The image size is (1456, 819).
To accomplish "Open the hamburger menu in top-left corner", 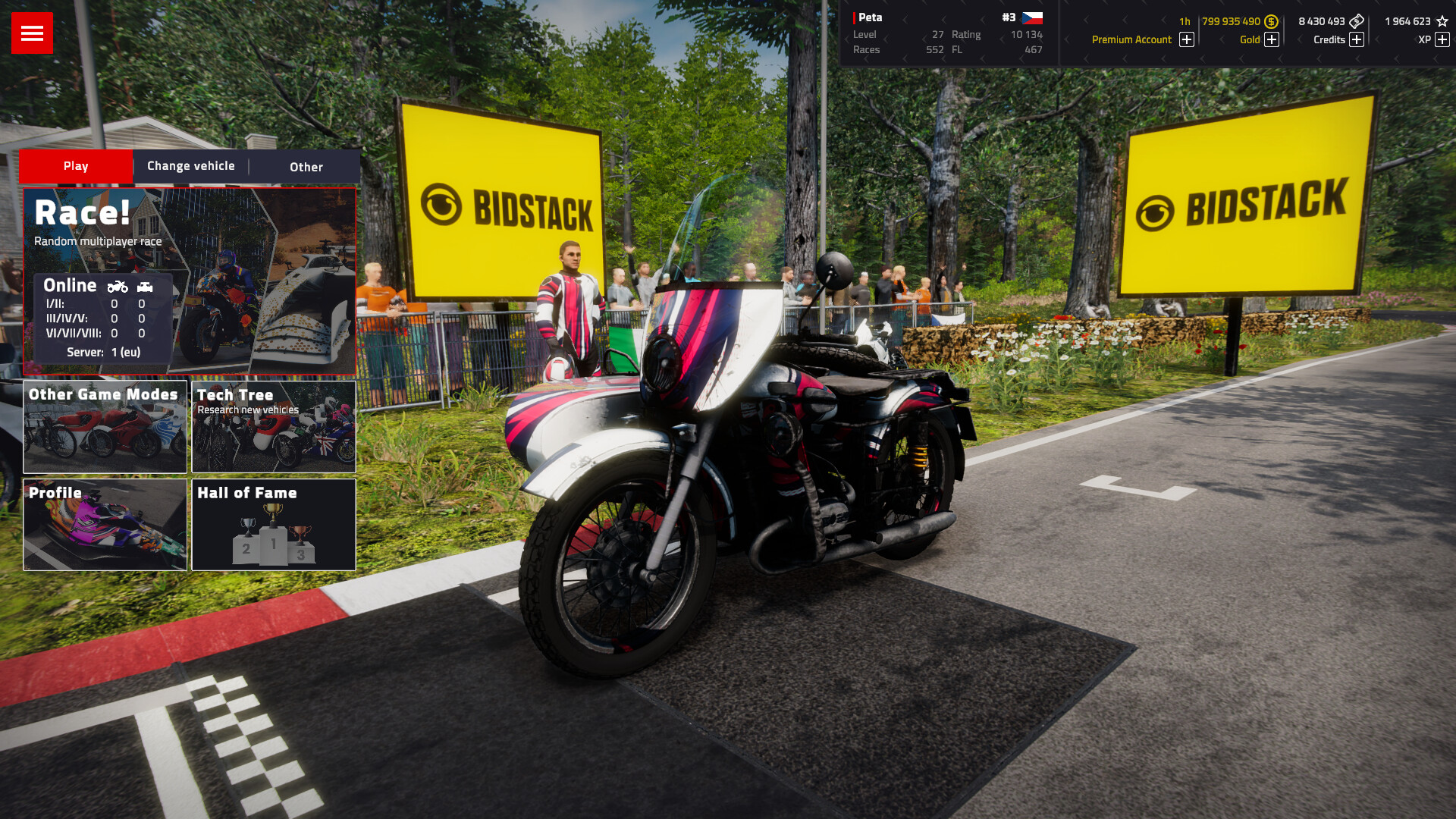I will tap(31, 33).
